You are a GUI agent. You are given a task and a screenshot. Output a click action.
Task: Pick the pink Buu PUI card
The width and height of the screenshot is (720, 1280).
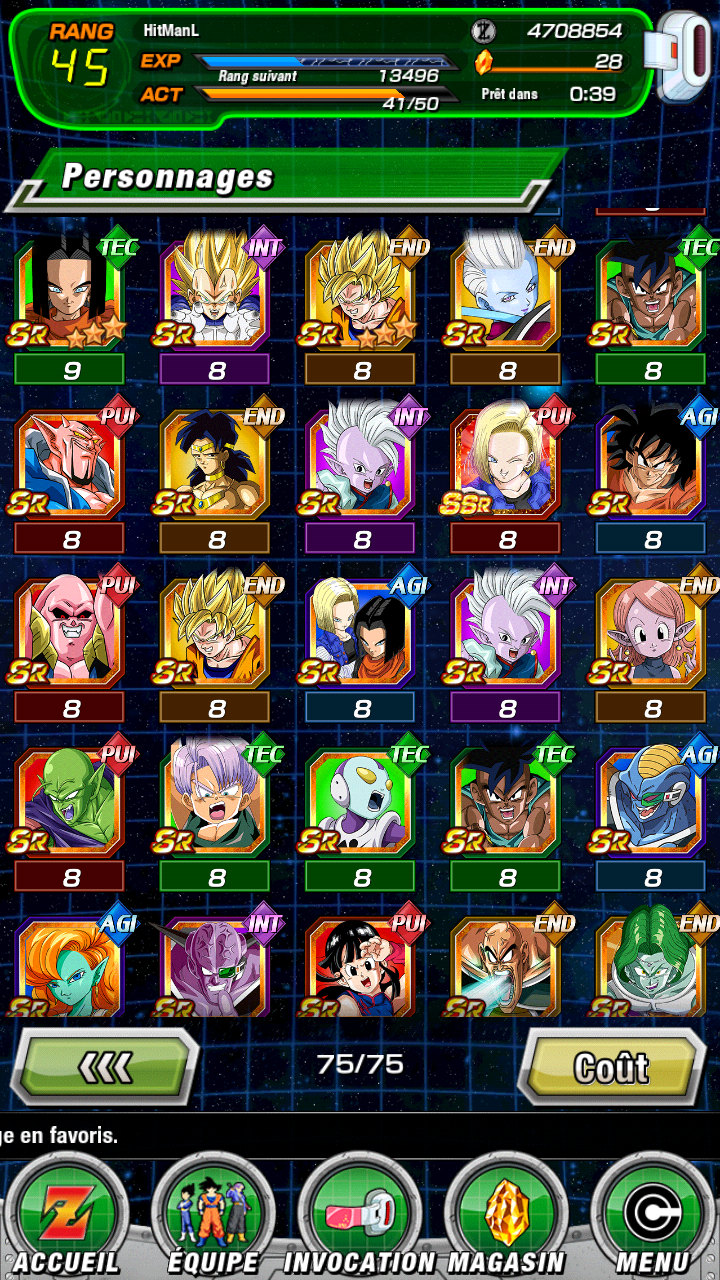(70, 632)
